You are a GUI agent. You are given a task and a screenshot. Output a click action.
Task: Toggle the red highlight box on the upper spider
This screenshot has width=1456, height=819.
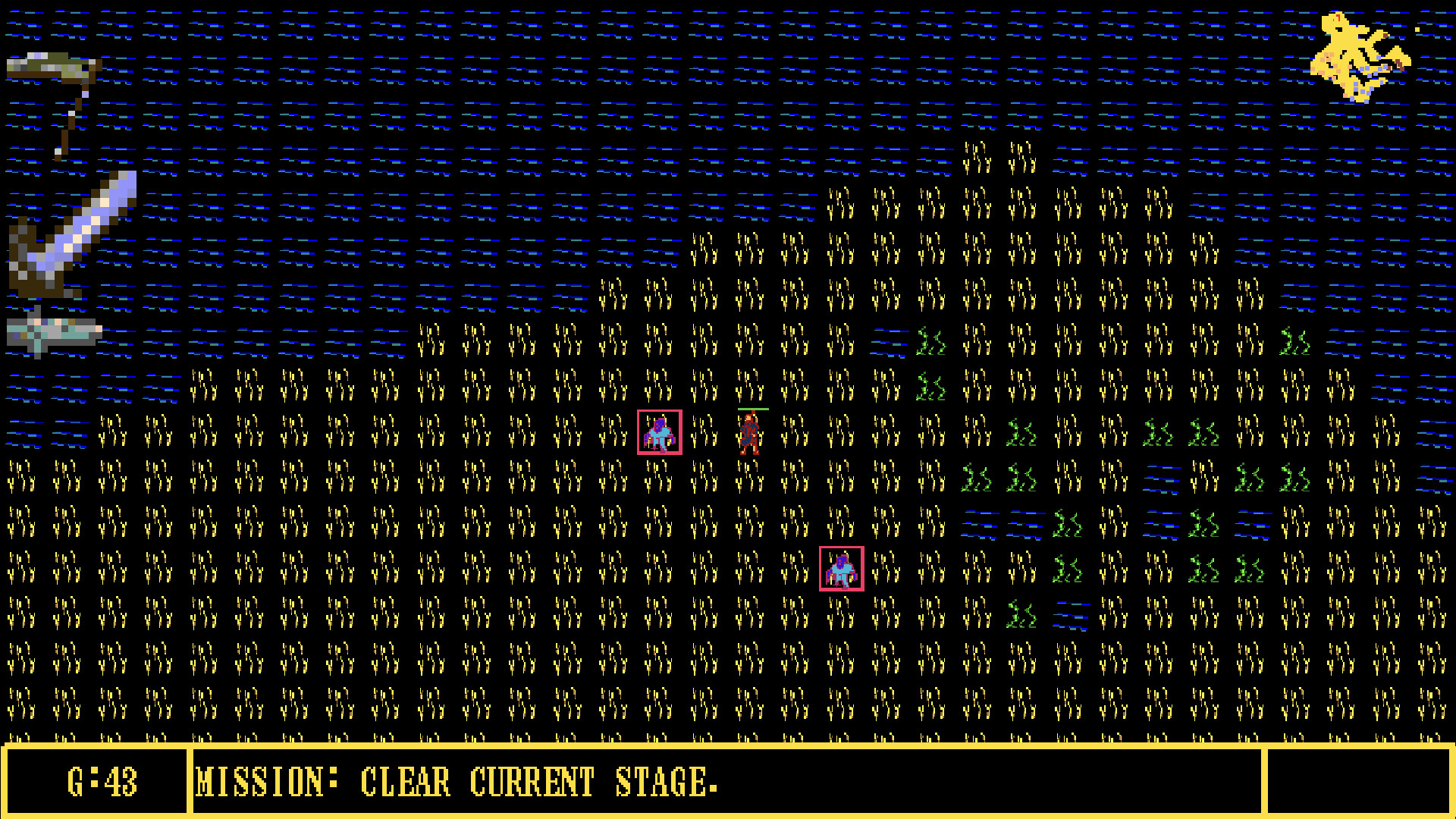pyautogui.click(x=660, y=432)
